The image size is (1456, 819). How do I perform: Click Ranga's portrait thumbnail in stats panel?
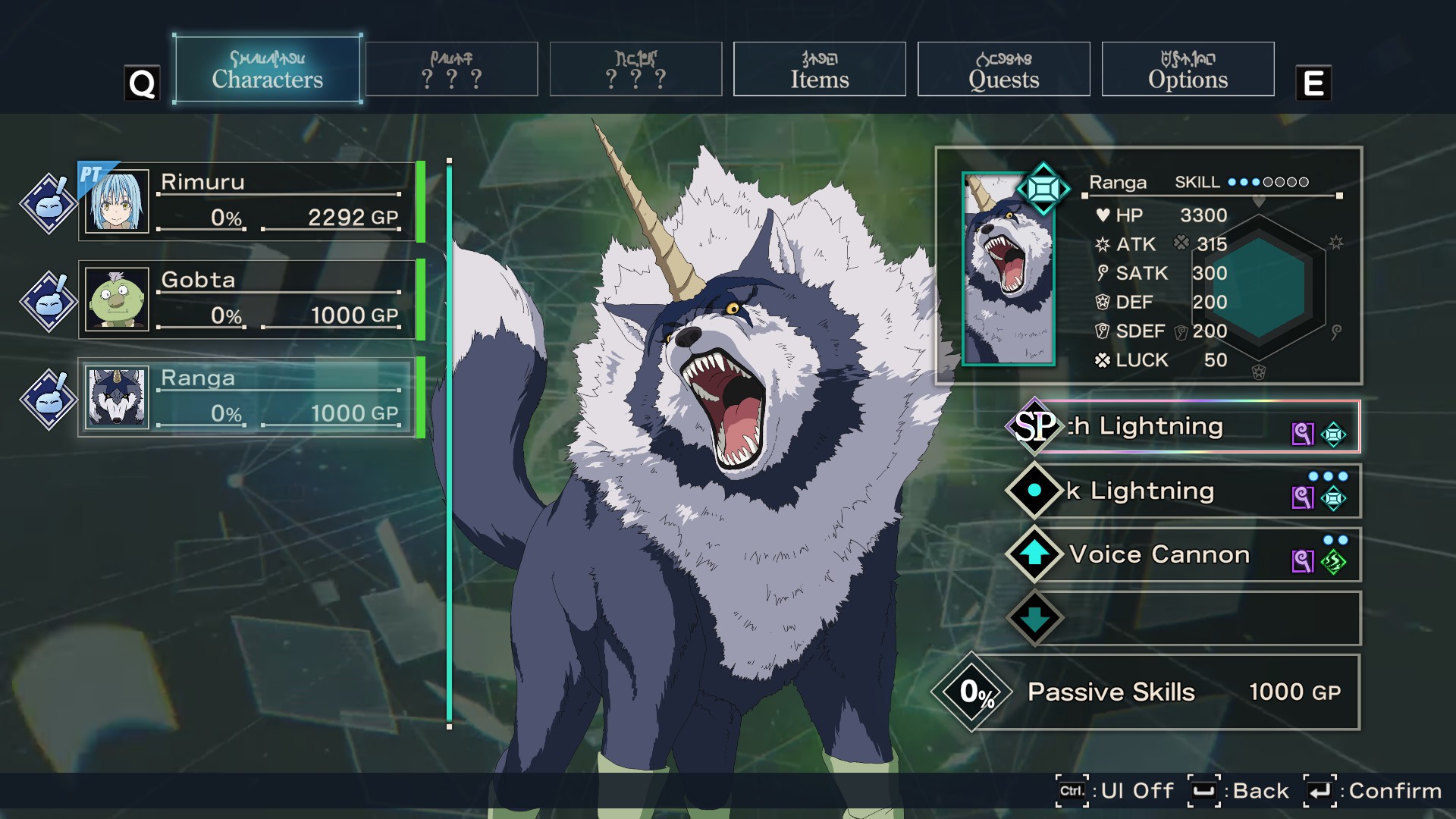[1008, 271]
